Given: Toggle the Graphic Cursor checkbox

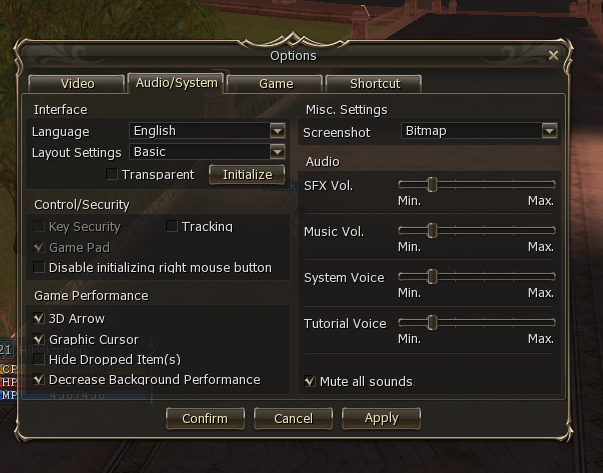Looking at the screenshot, I should (x=39, y=340).
